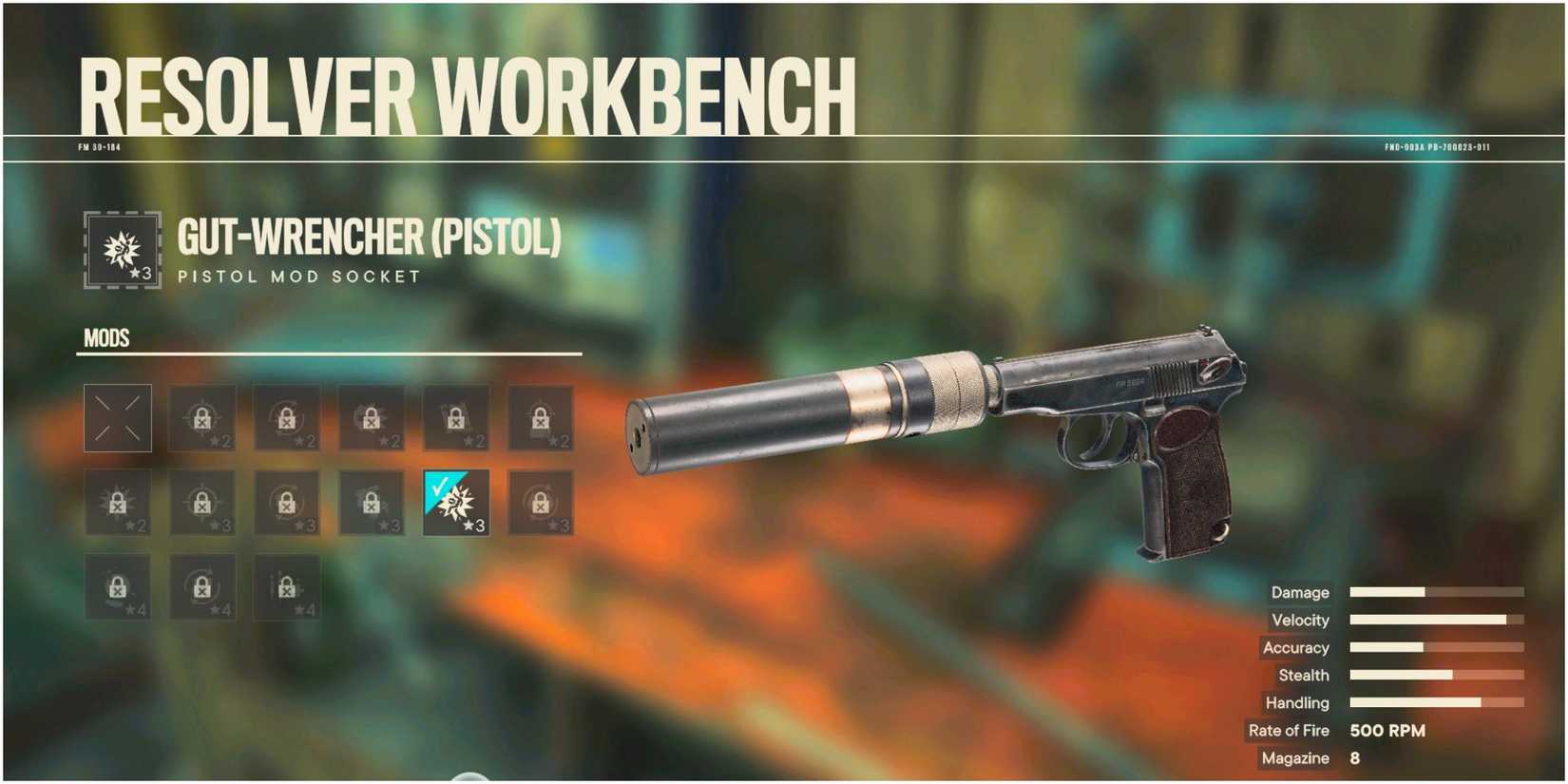Click the Damage stat label
The height and width of the screenshot is (784, 1568).
coord(1299,592)
